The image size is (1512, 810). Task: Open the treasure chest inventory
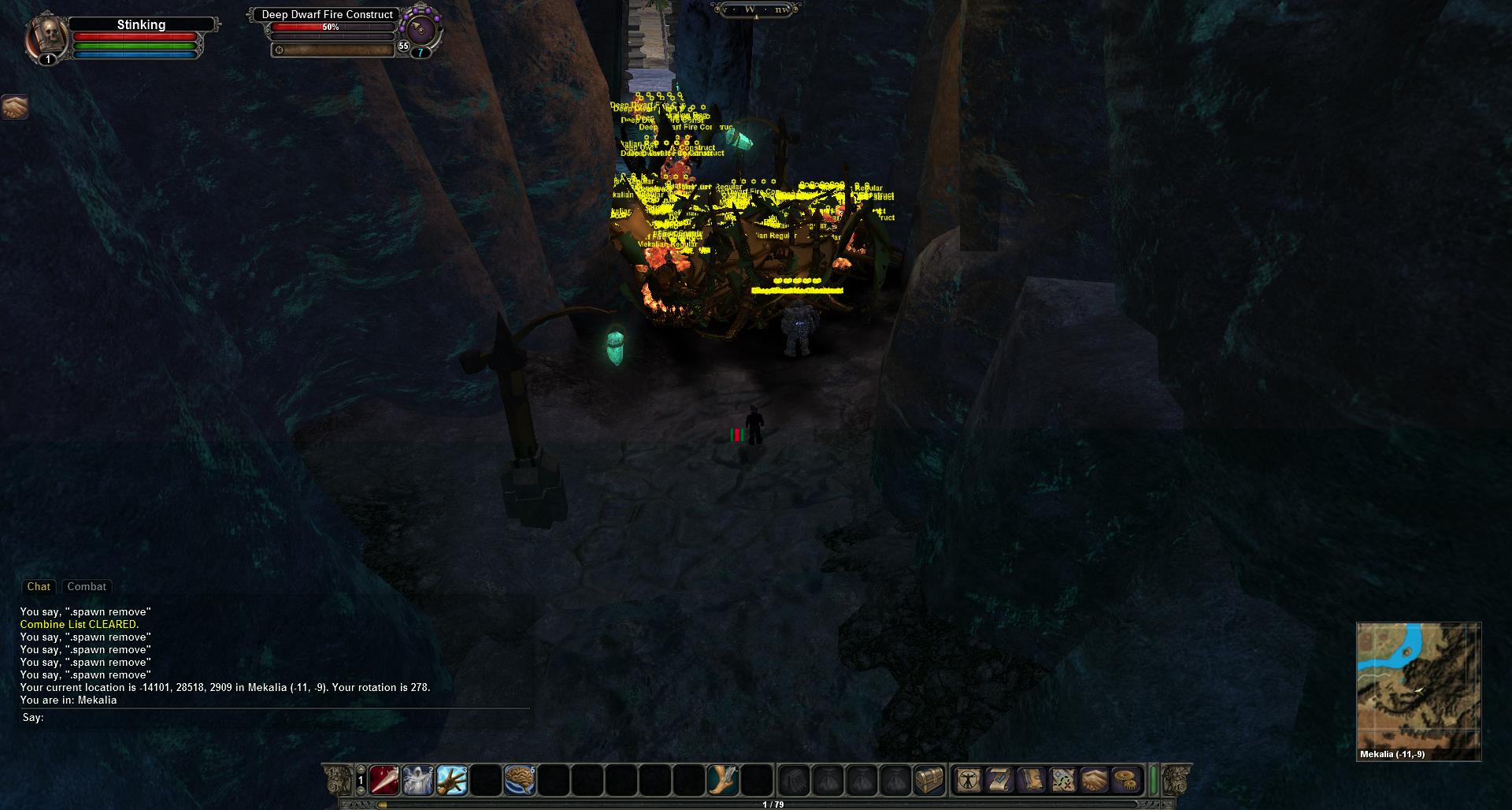click(x=929, y=780)
